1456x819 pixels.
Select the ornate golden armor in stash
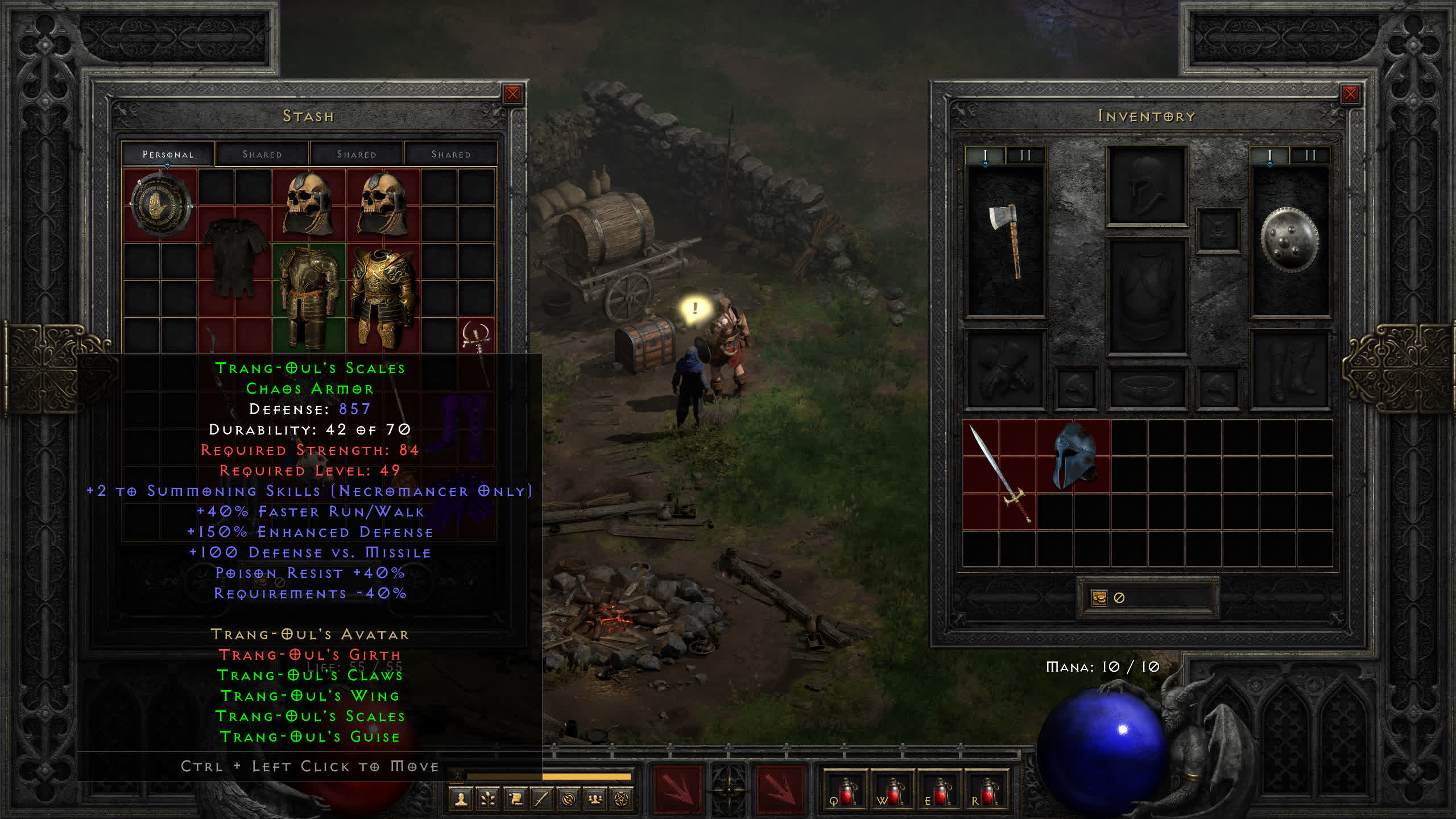pos(383,296)
